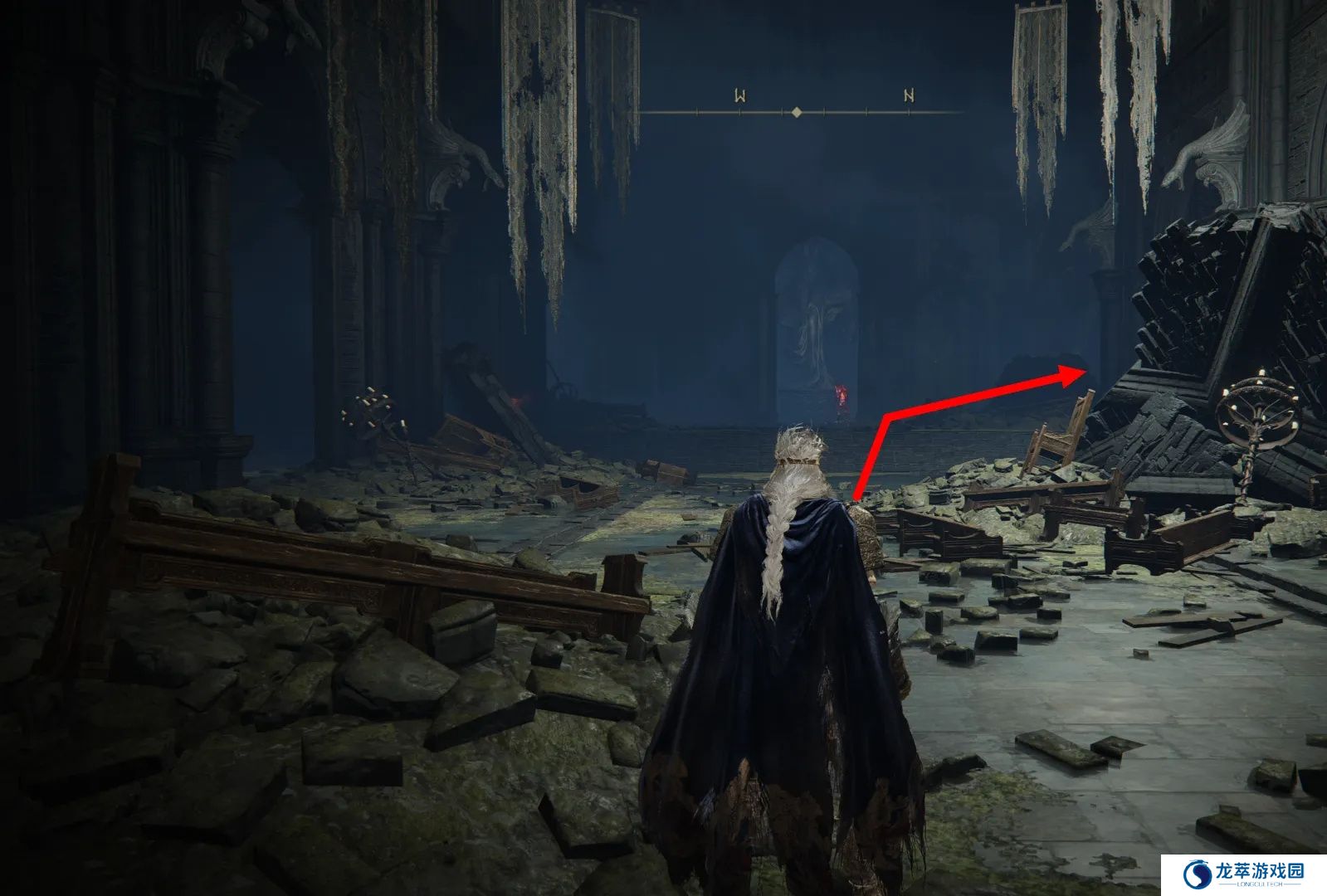Viewport: 1327px width, 896px height.
Task: Click the compass bar at the top
Action: [797, 111]
